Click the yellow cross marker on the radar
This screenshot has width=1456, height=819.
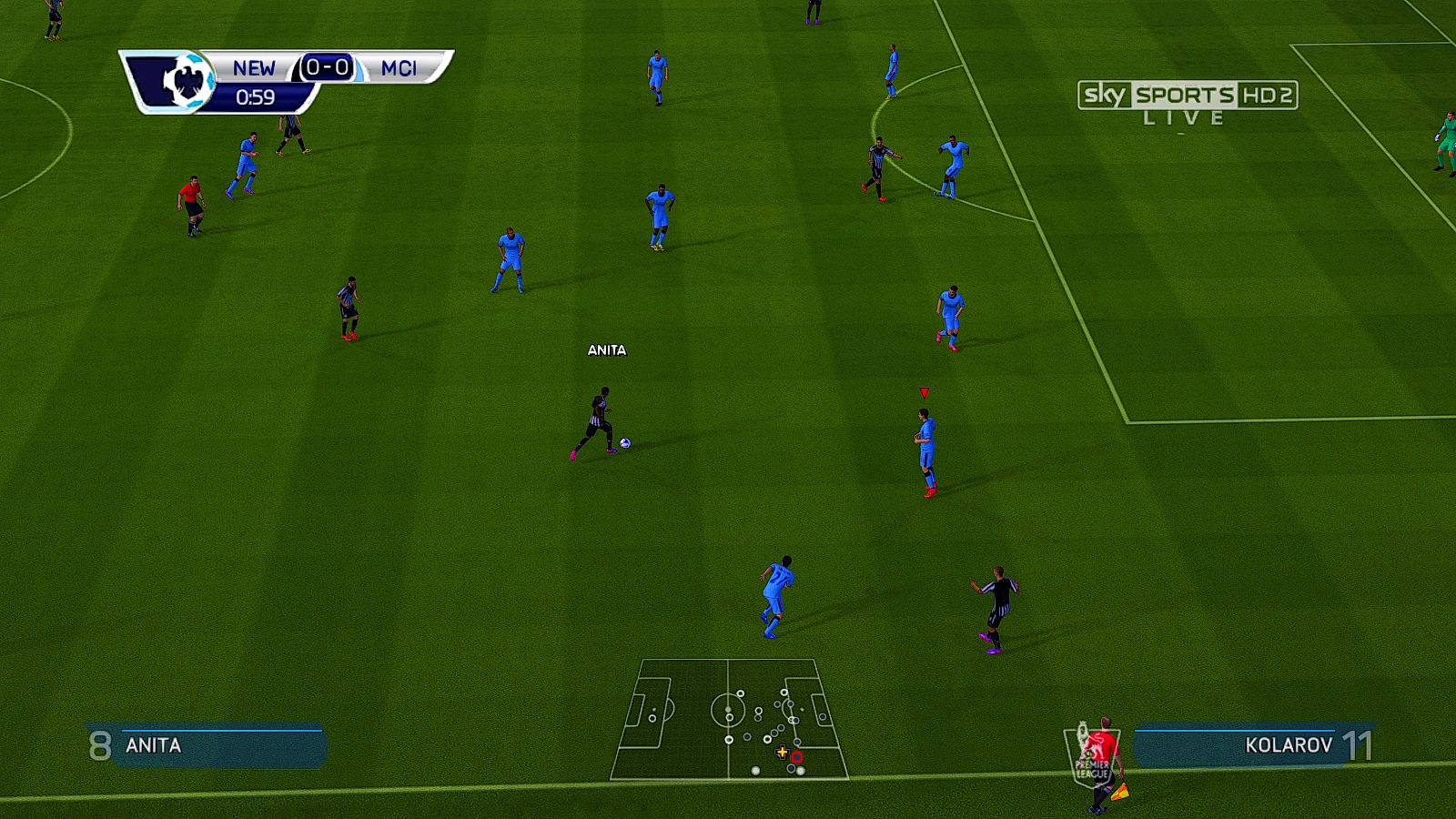[x=781, y=753]
